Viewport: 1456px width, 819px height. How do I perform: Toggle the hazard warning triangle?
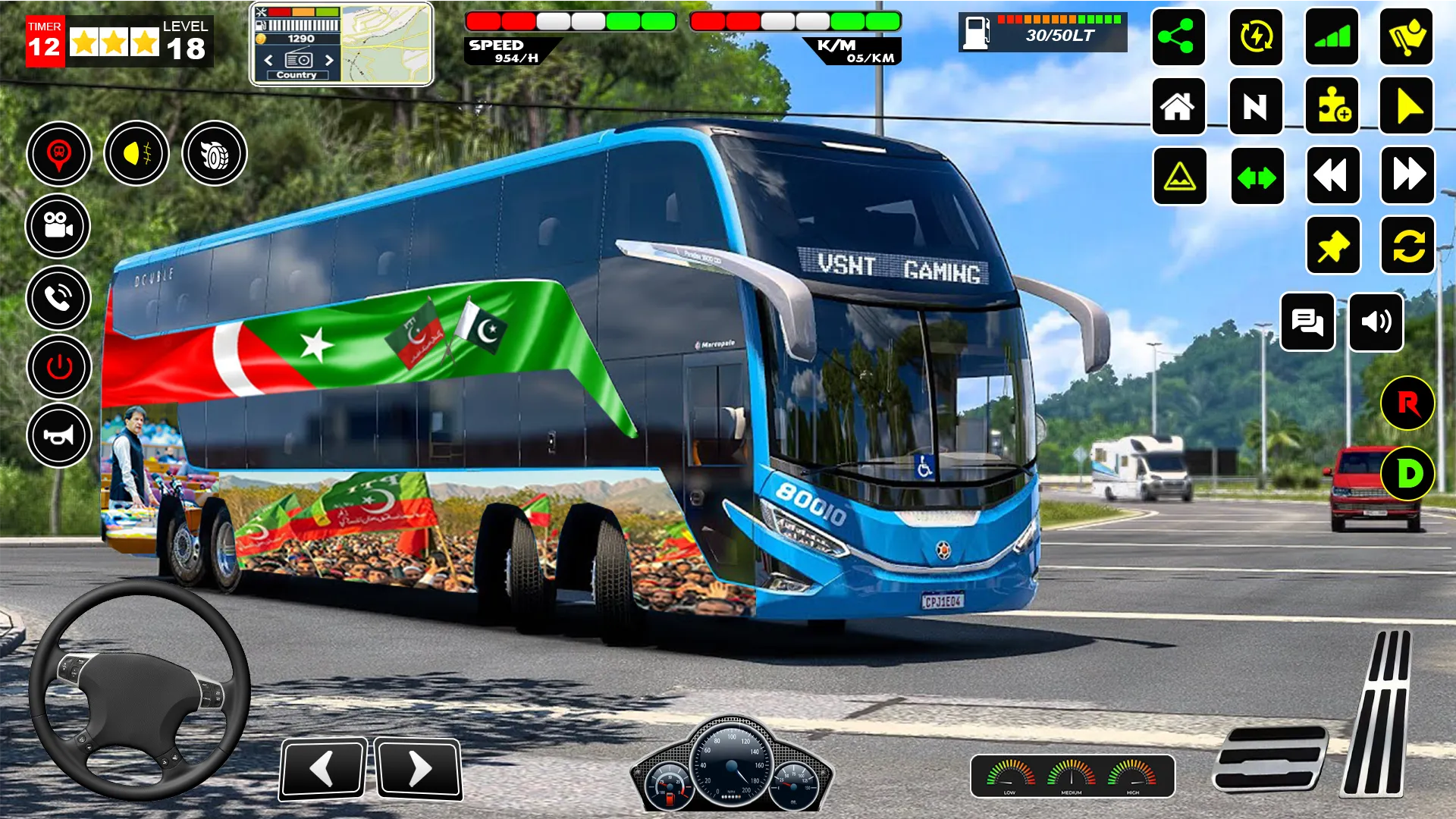1179,177
